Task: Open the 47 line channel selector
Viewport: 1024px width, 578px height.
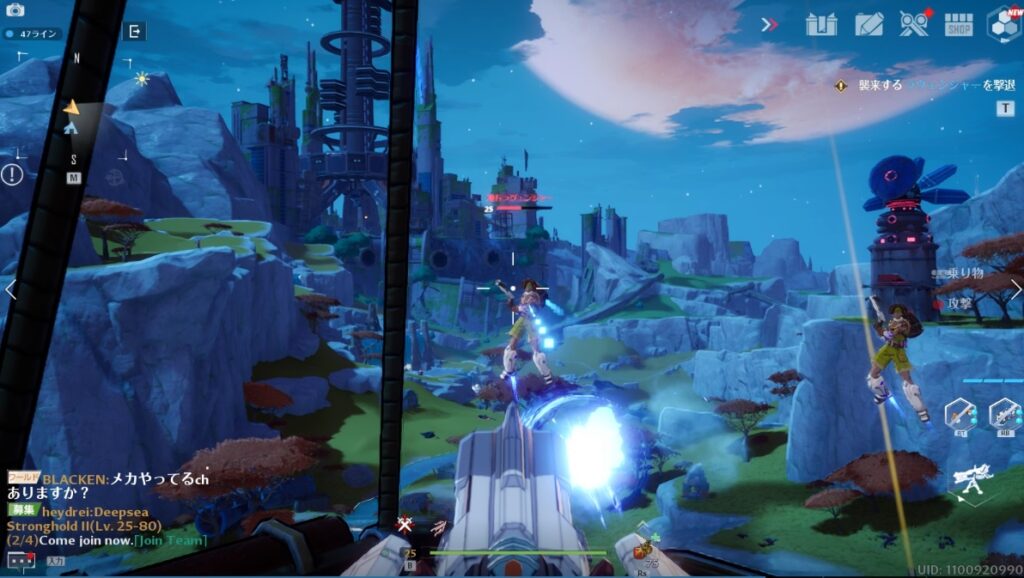Action: [x=32, y=33]
